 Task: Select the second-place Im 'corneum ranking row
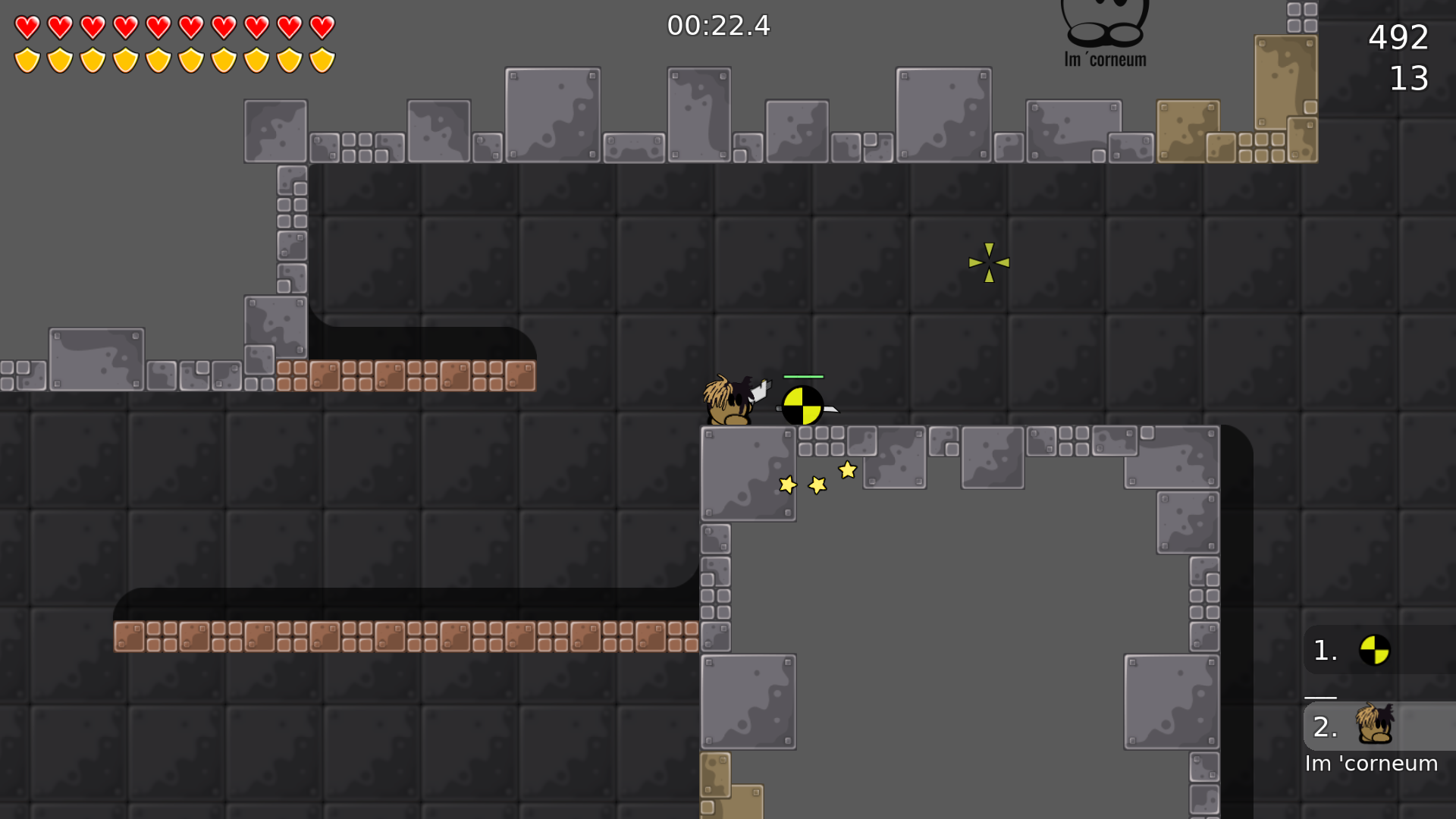click(1378, 726)
